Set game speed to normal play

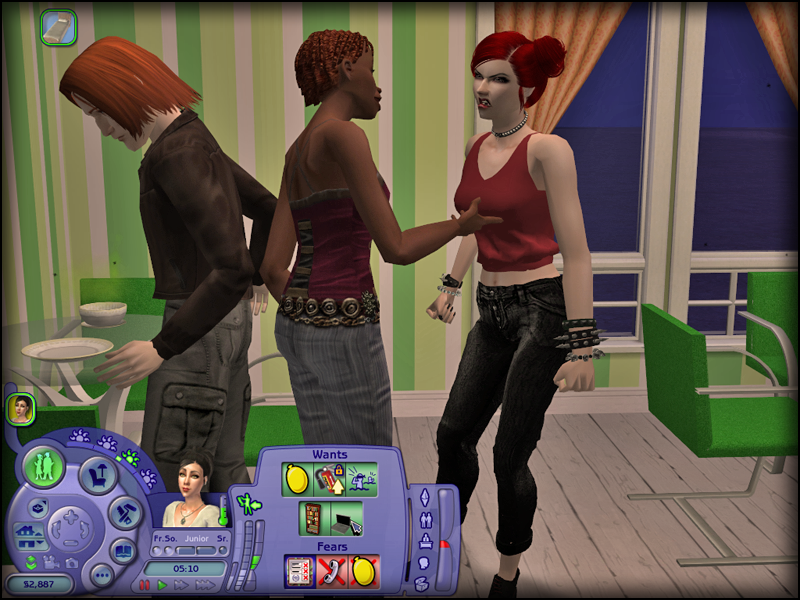tap(162, 584)
